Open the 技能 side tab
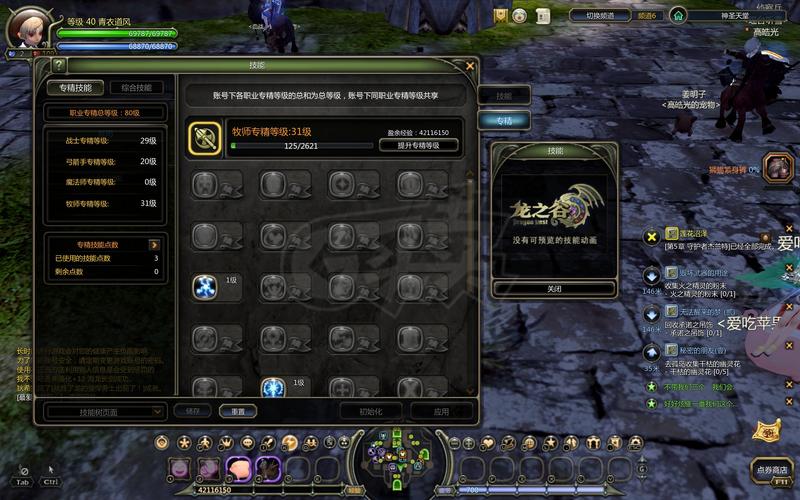Image resolution: width=800 pixels, height=500 pixels. click(504, 96)
